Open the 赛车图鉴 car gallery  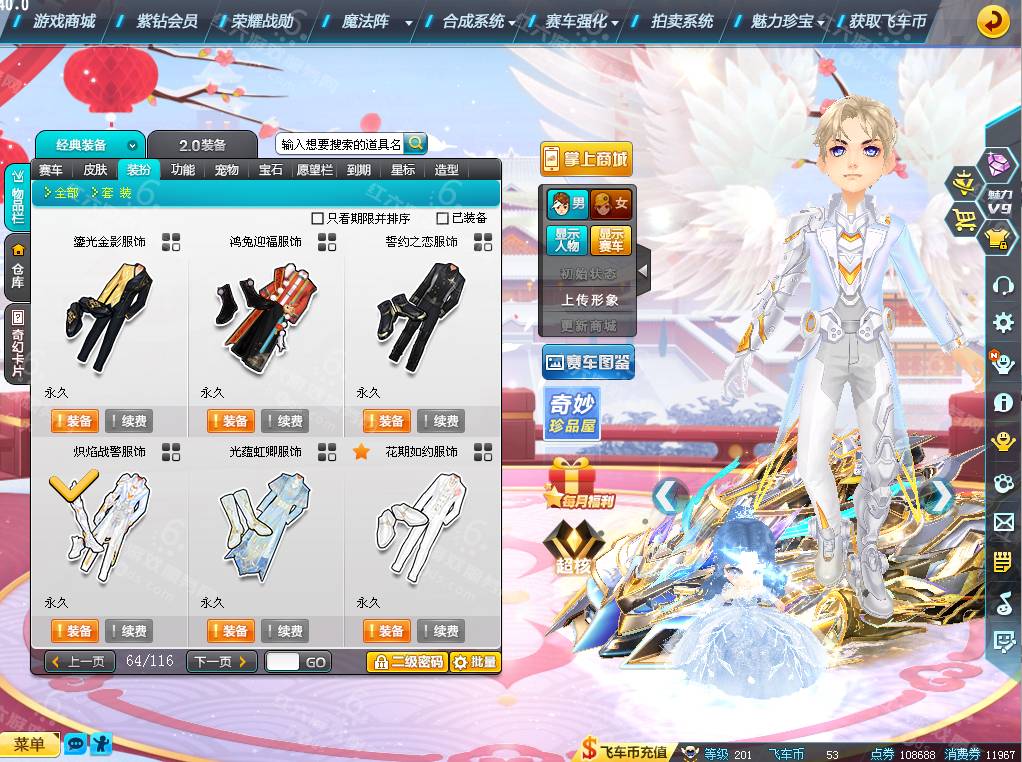click(588, 363)
